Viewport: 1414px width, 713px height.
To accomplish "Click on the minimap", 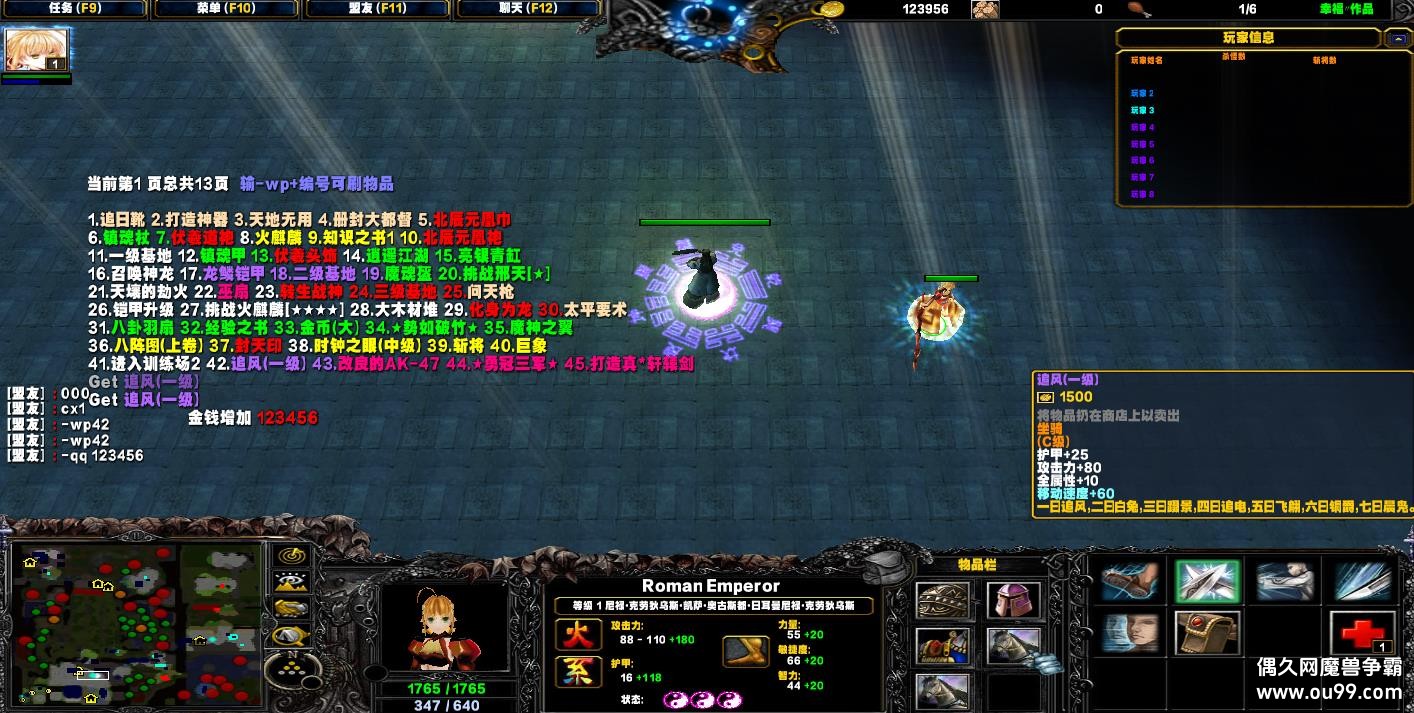I will [x=135, y=623].
